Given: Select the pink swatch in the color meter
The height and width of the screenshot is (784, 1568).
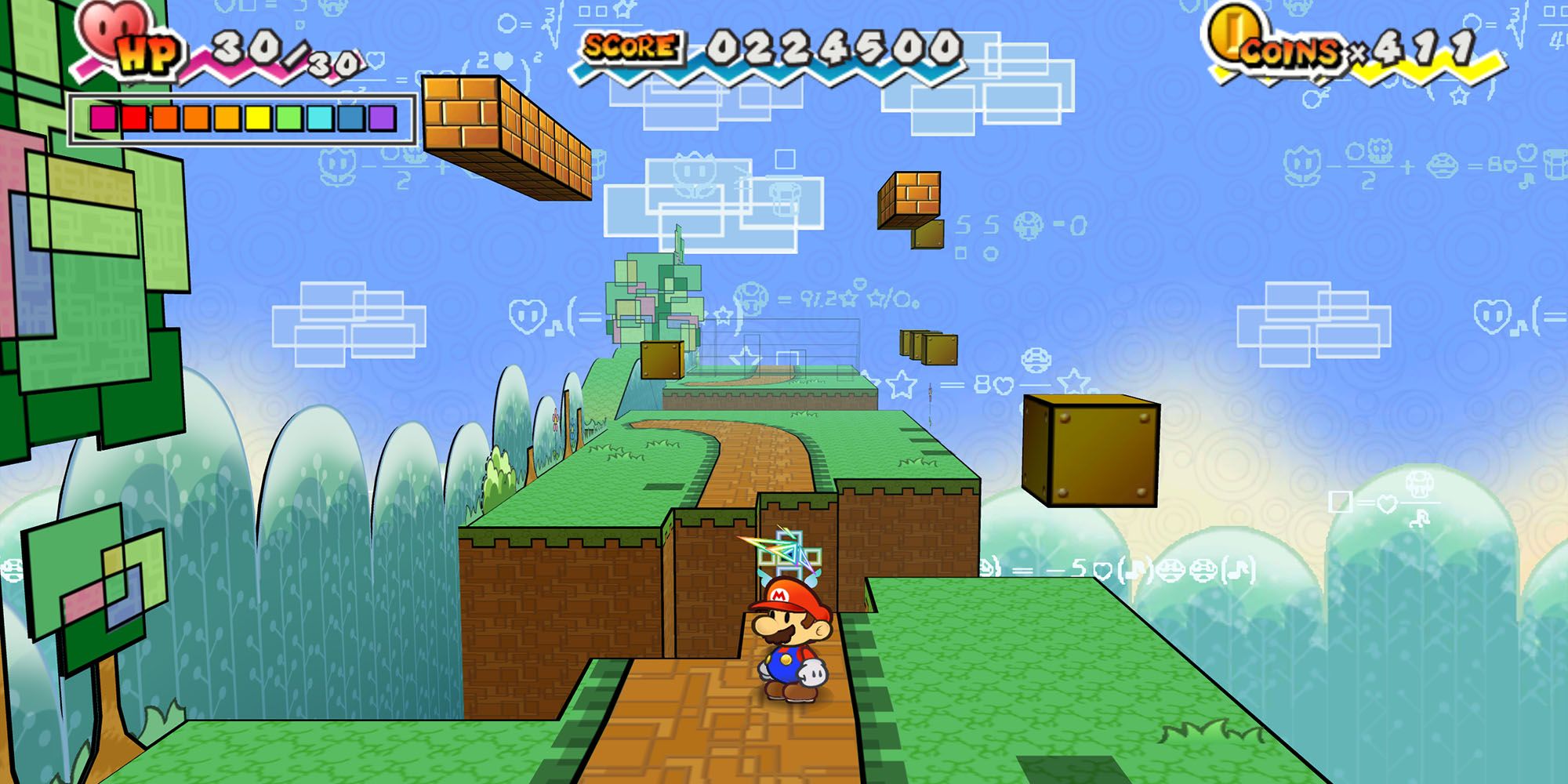Looking at the screenshot, I should 103,118.
